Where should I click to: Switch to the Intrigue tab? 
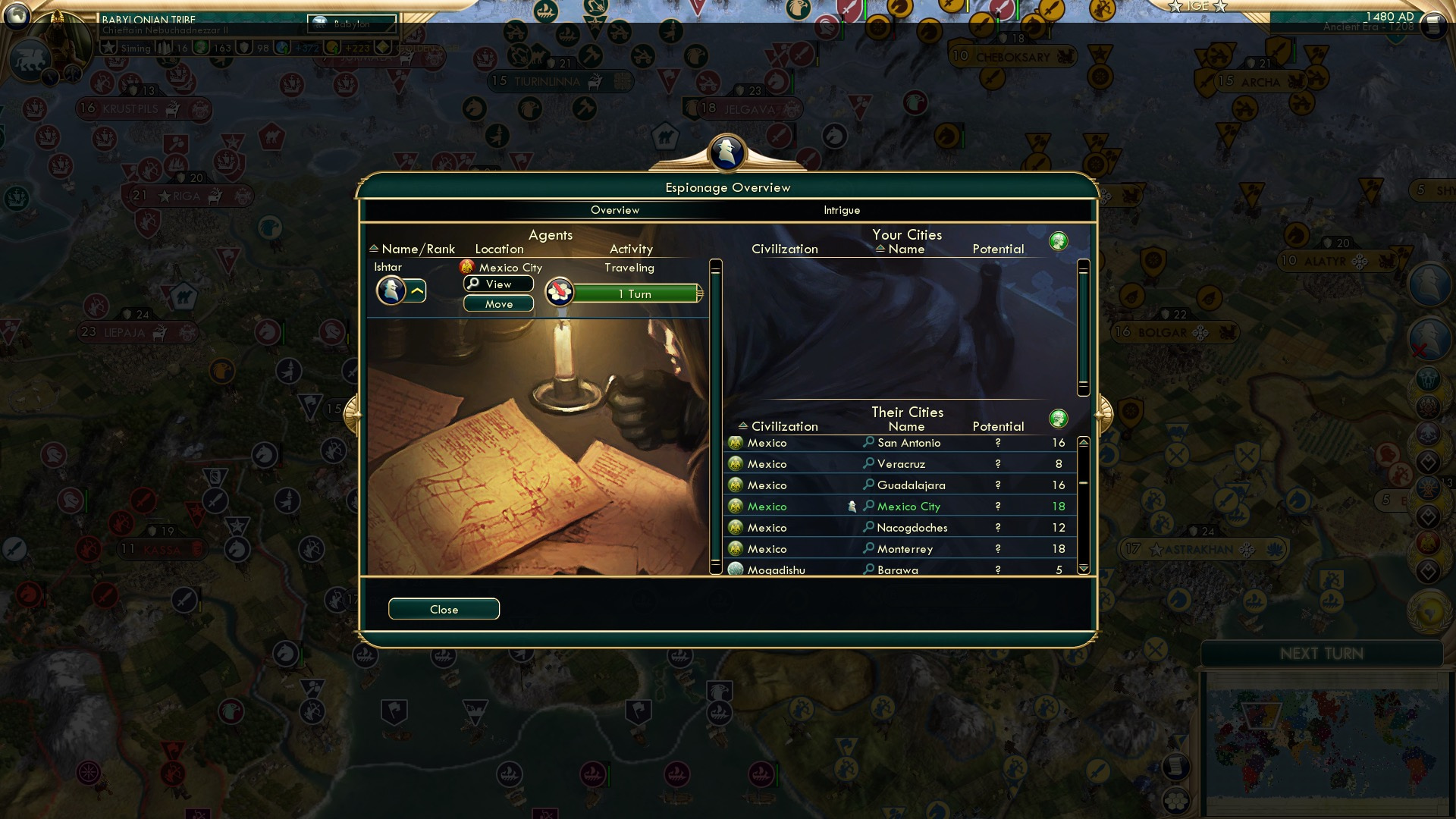click(840, 210)
